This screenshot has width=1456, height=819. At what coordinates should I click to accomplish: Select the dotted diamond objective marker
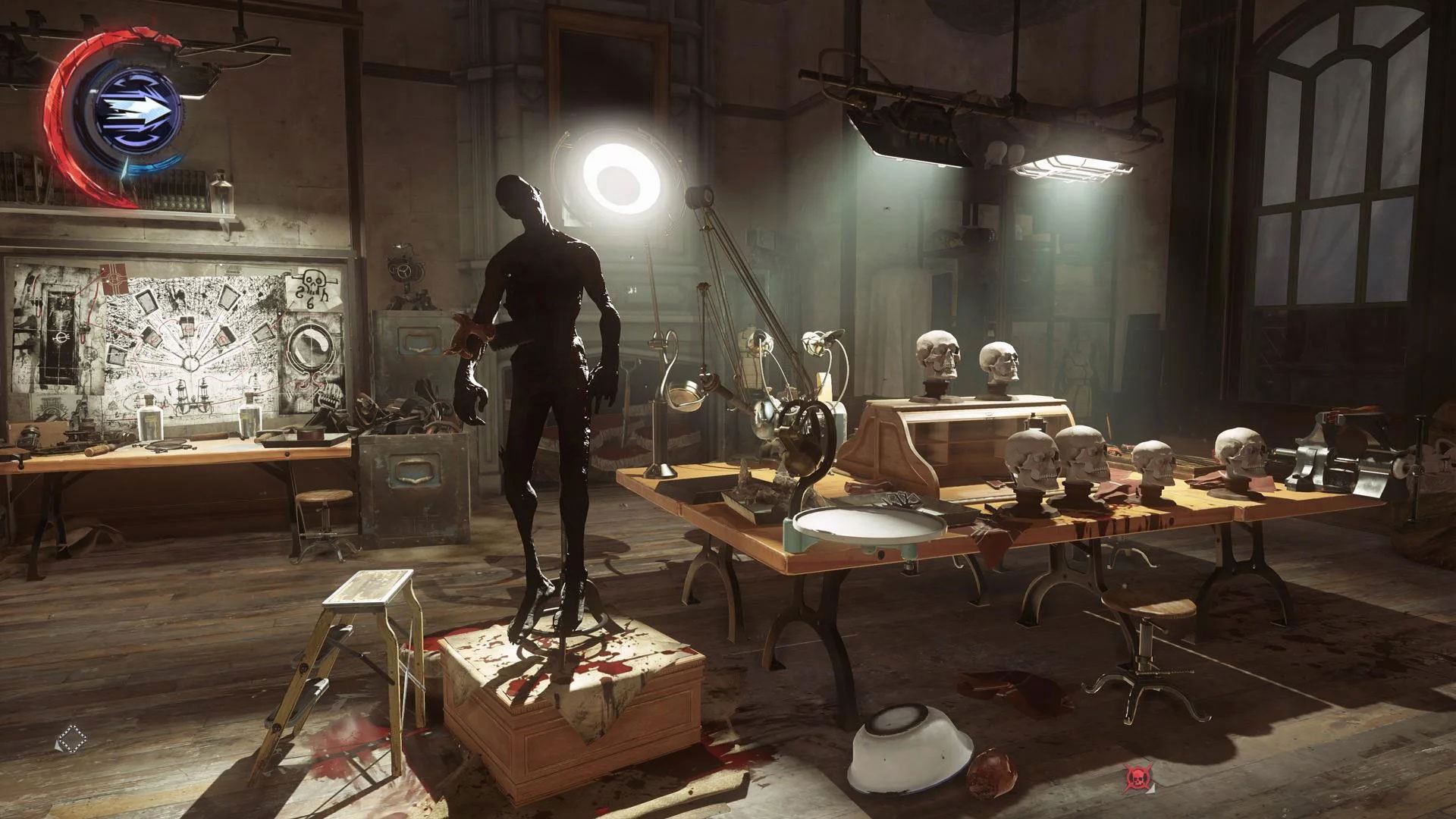71,739
